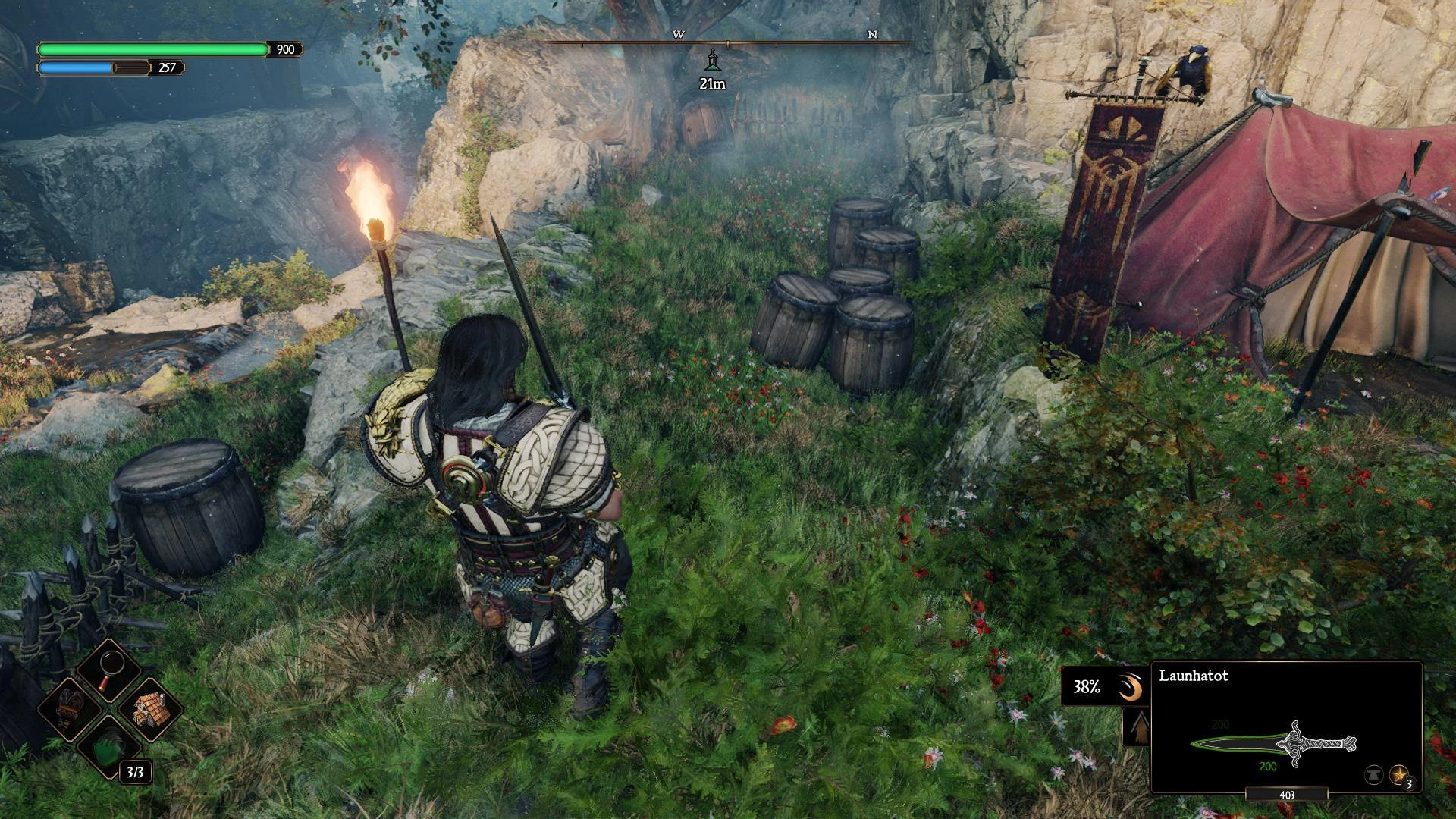Click the orange crescent slash icon
The height and width of the screenshot is (819, 1456).
[1131, 687]
